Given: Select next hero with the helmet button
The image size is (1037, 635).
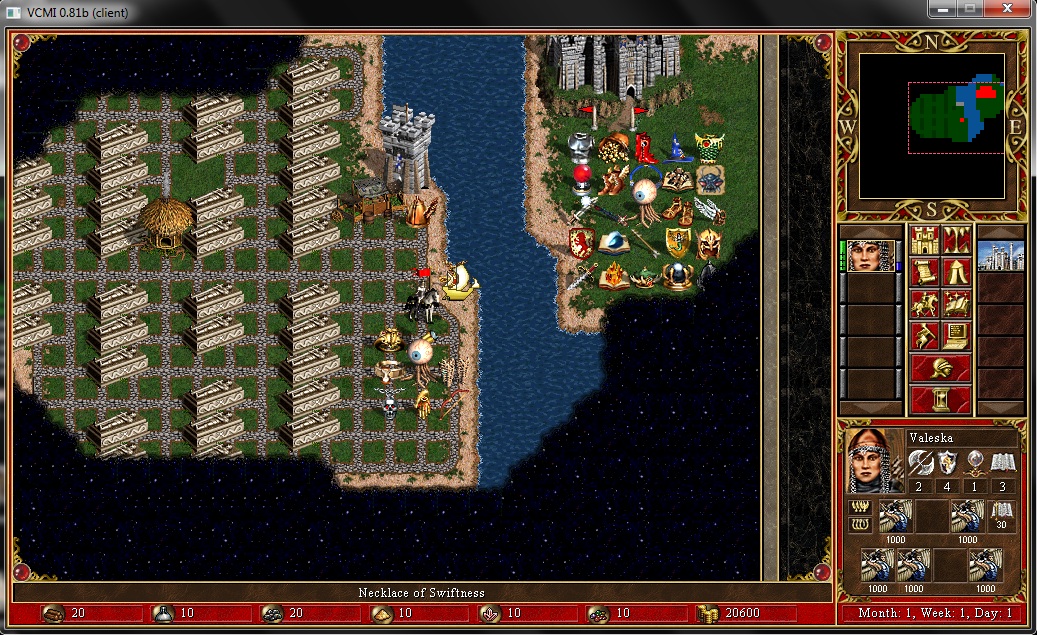Looking at the screenshot, I should tap(941, 368).
